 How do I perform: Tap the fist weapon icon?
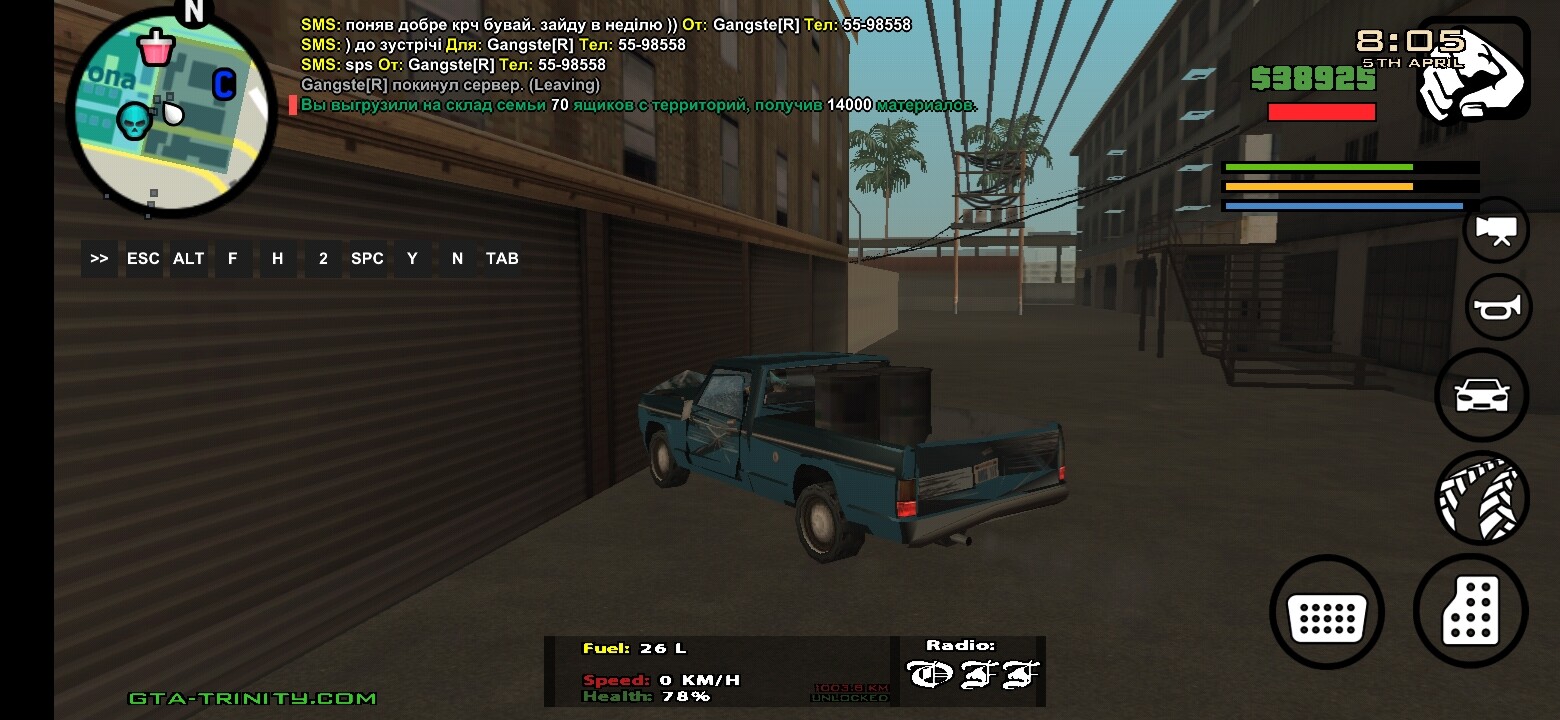pos(1472,70)
